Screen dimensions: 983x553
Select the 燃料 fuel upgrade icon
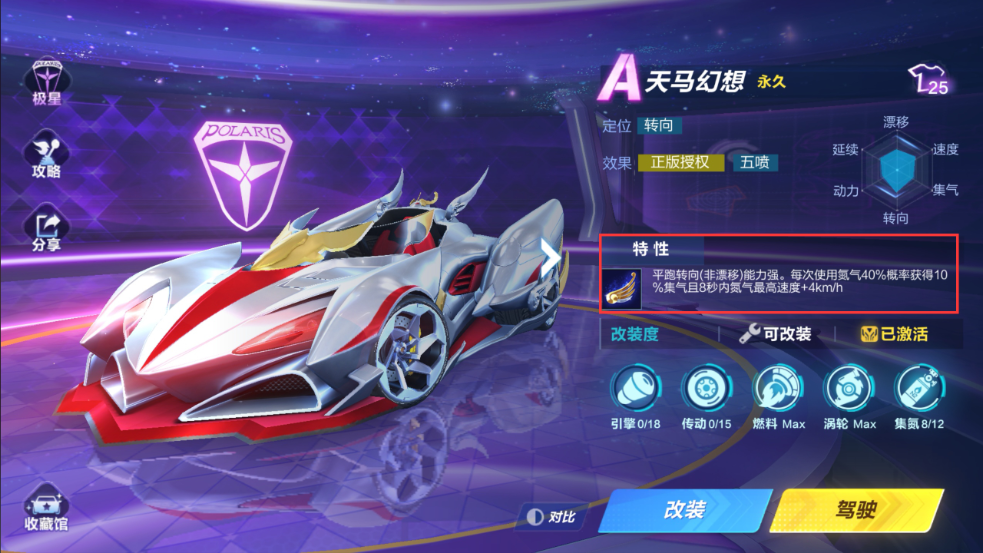[779, 390]
